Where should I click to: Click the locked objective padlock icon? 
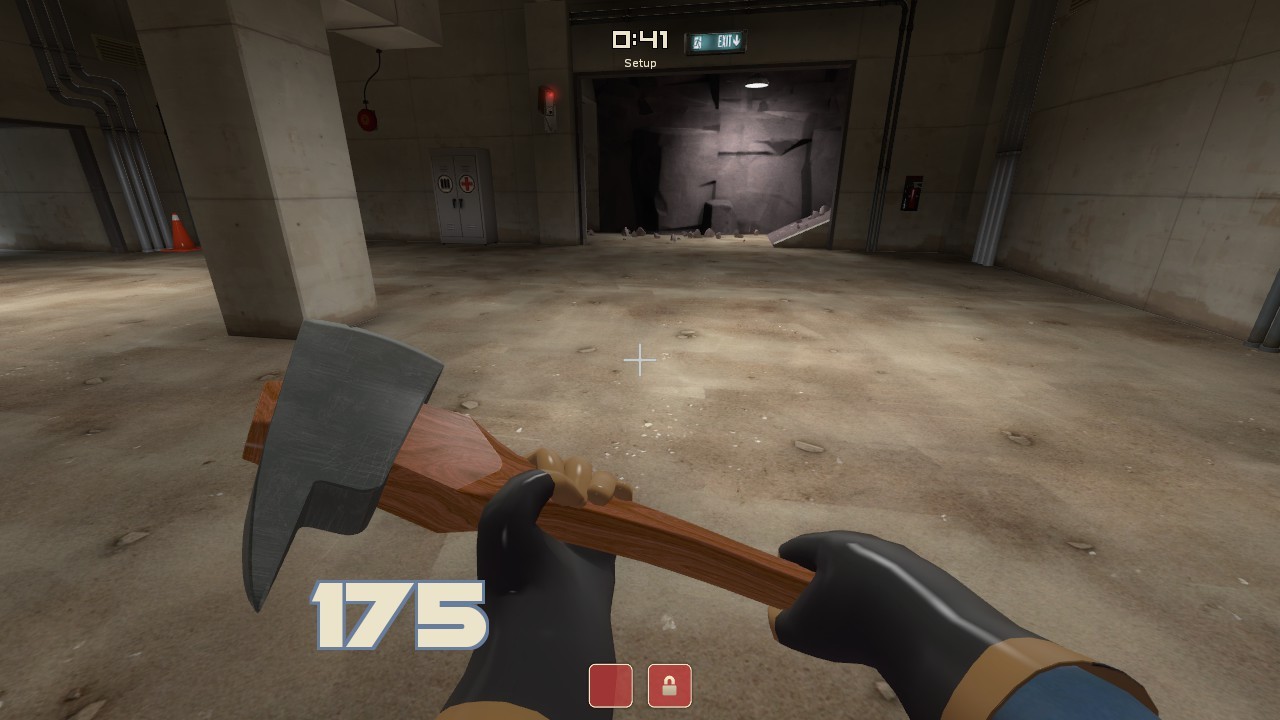[x=669, y=686]
